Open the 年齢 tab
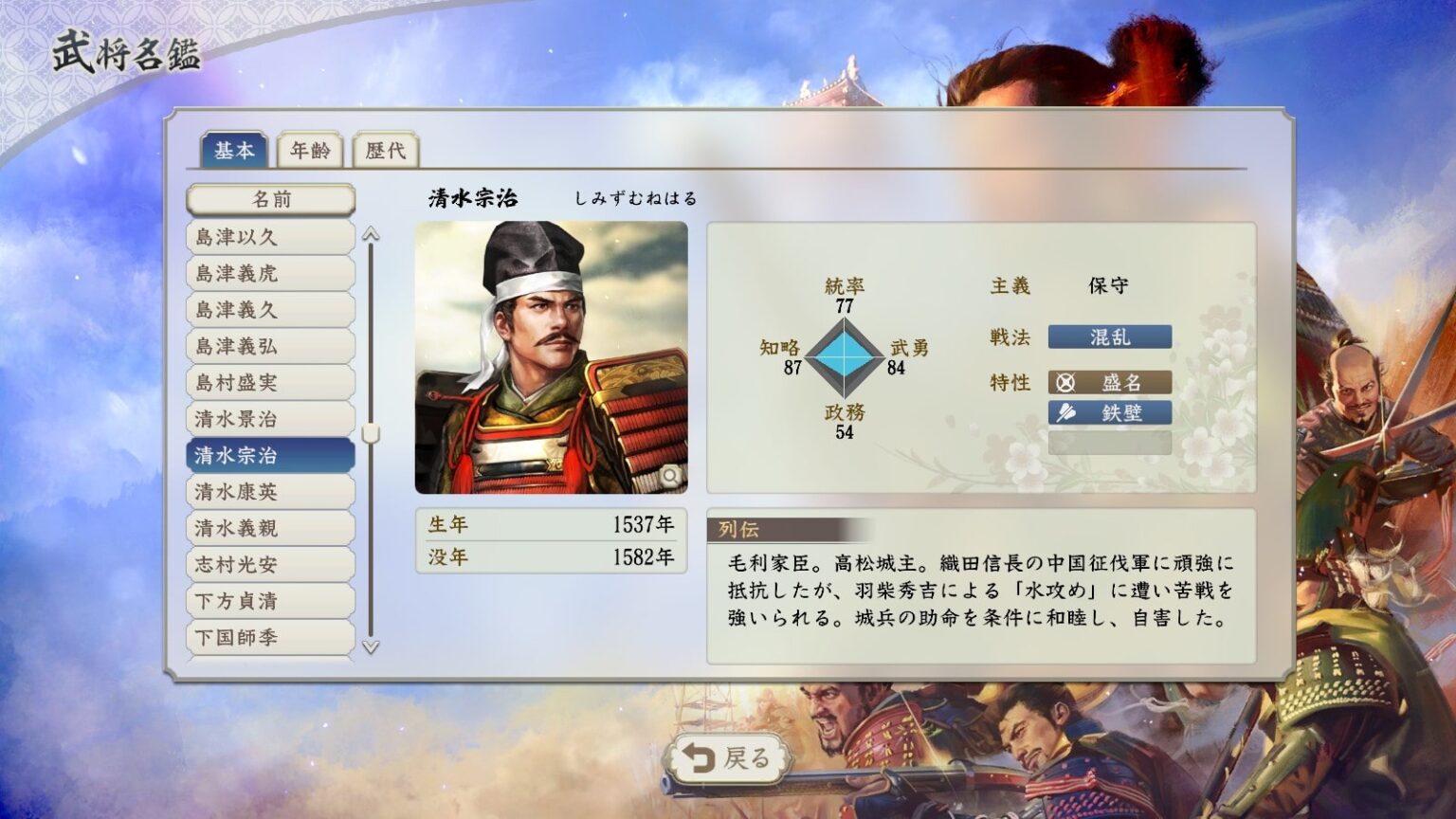Image resolution: width=1456 pixels, height=819 pixels. pos(310,151)
